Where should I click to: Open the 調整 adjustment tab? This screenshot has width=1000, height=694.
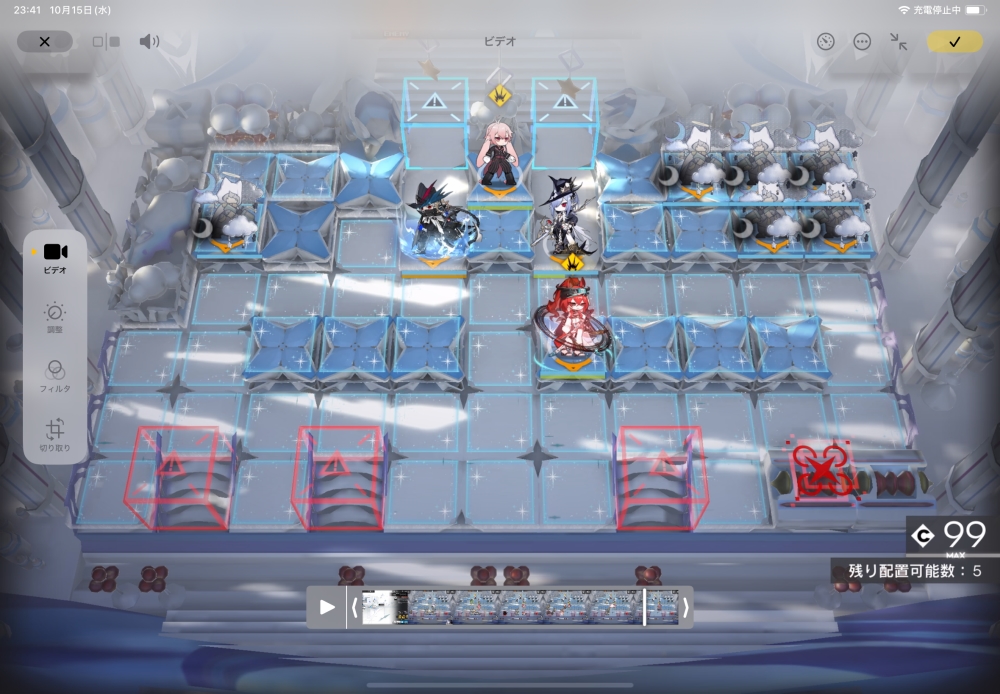(55, 319)
